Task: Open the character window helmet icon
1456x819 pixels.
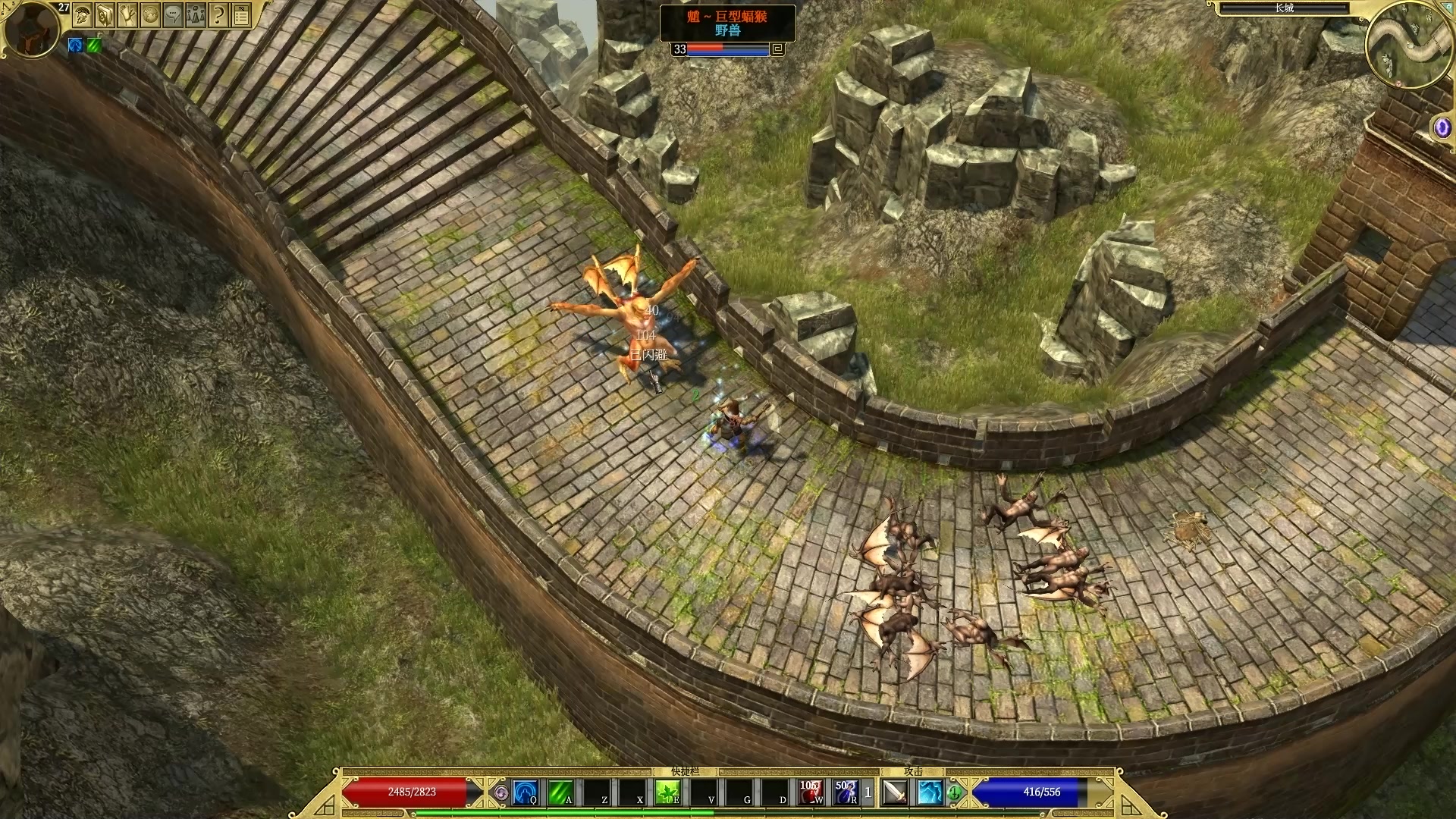Action: (x=83, y=14)
